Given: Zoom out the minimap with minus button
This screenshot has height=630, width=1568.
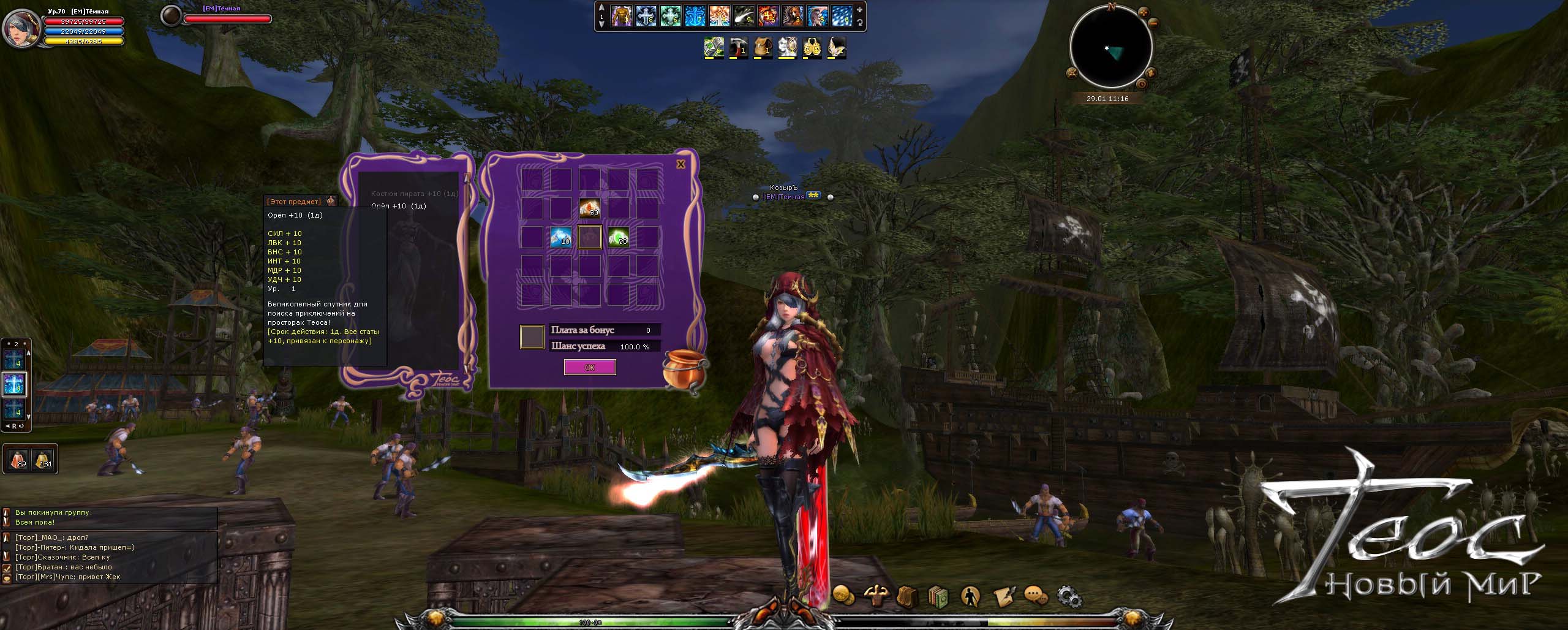Looking at the screenshot, I should point(1153,23).
